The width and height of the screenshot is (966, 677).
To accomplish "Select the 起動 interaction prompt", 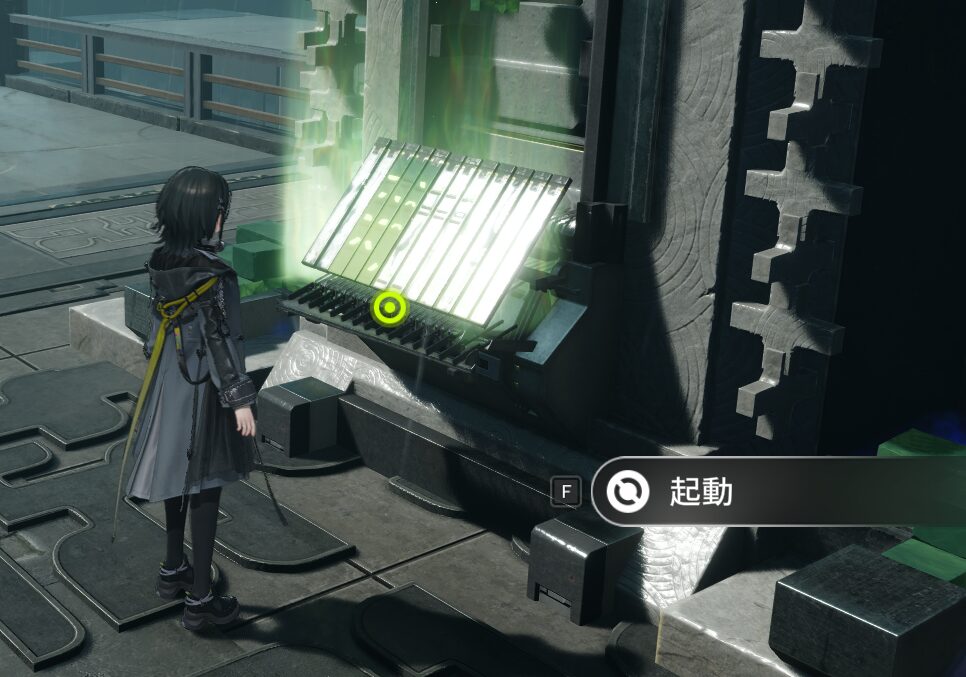I will click(x=700, y=492).
